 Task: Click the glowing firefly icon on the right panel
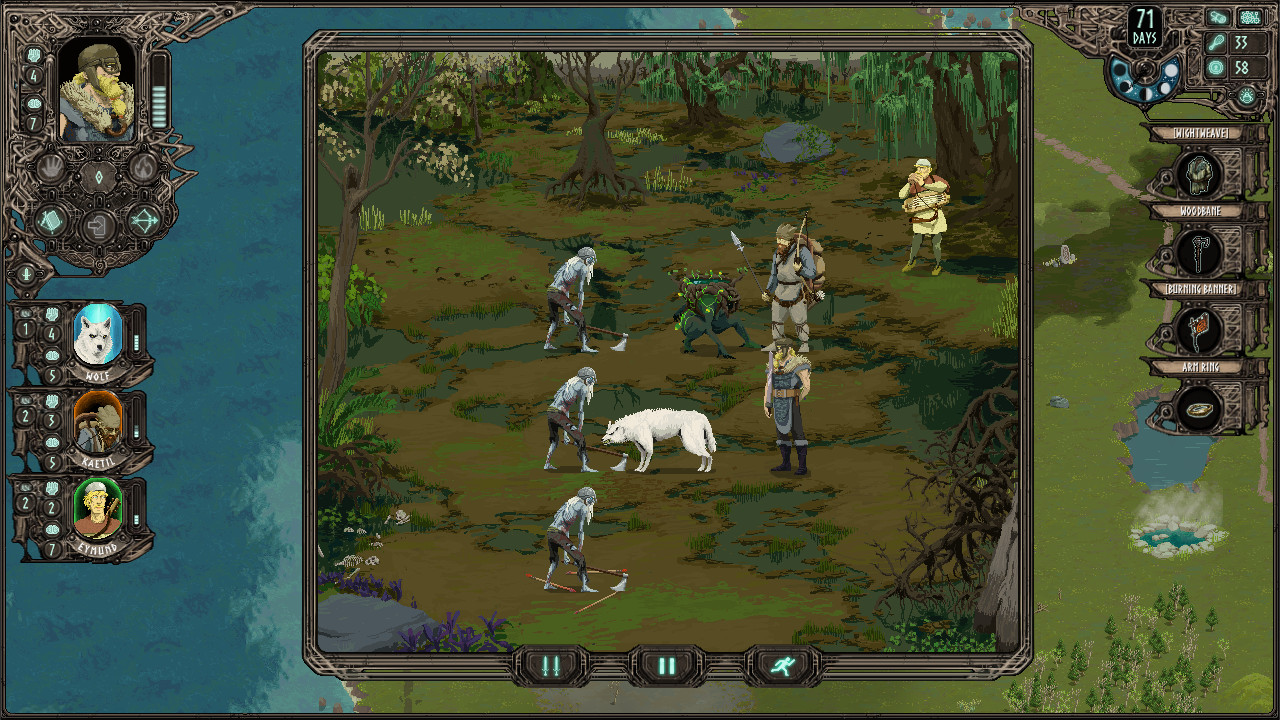(x=1246, y=96)
